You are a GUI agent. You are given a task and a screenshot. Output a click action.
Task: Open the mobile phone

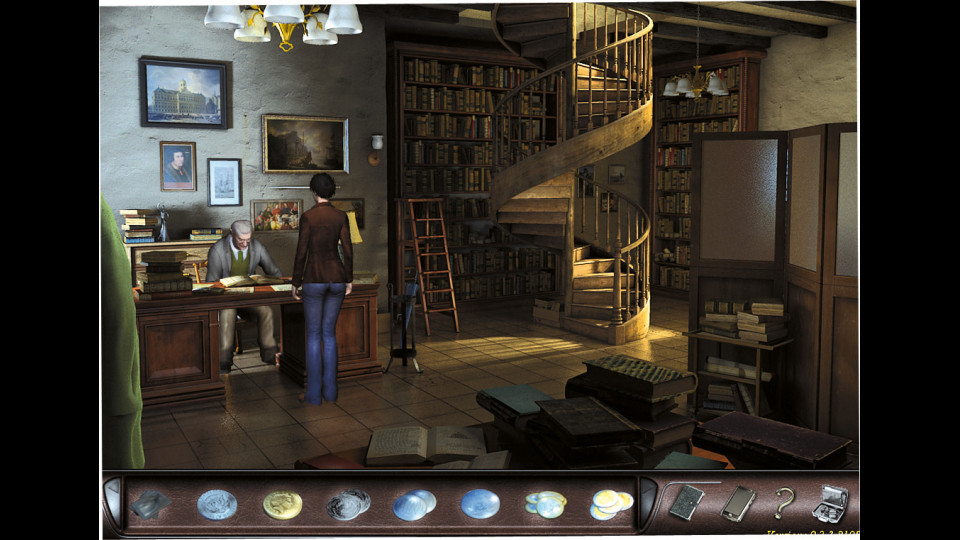[x=738, y=503]
